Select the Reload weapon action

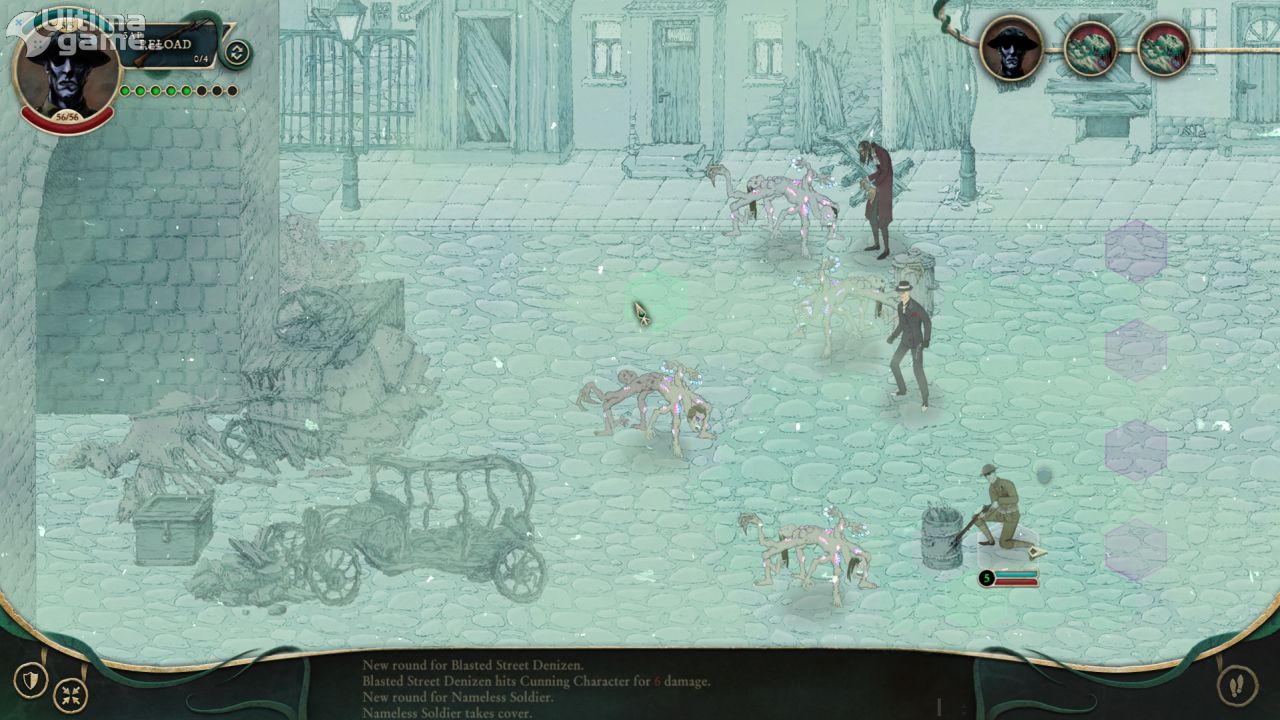172,45
